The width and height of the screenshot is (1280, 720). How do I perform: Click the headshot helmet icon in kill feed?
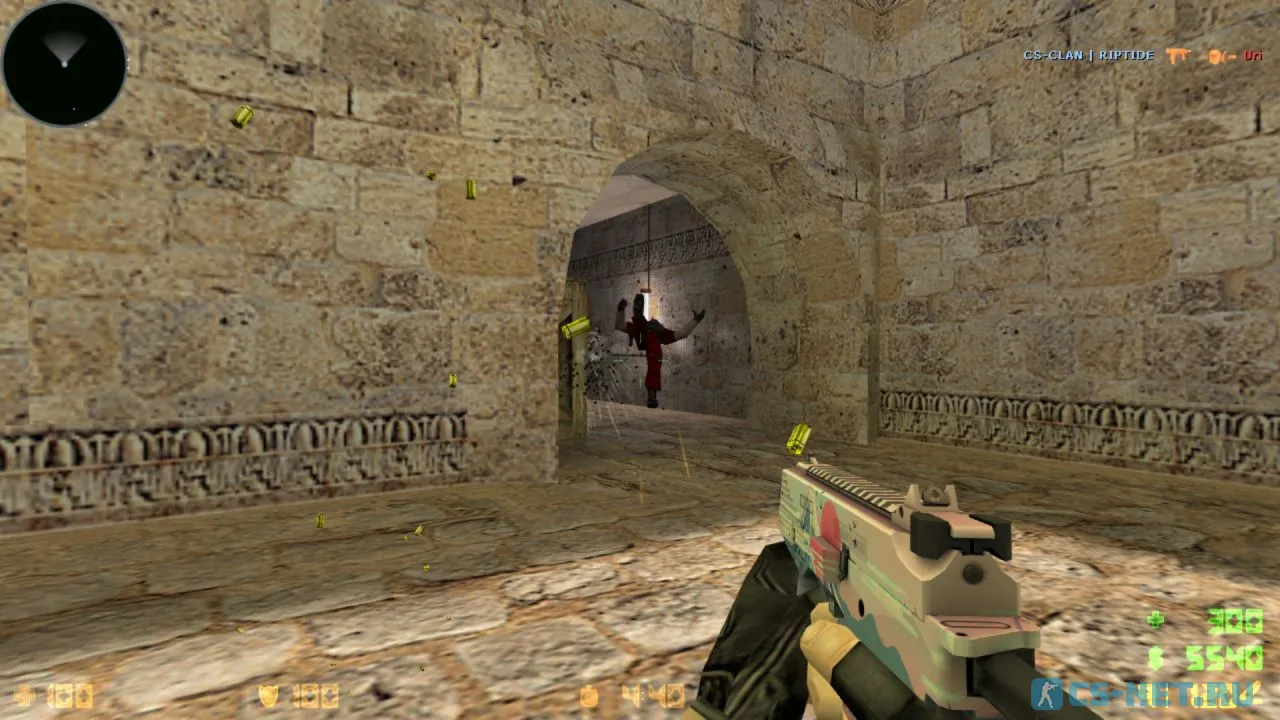click(1215, 56)
